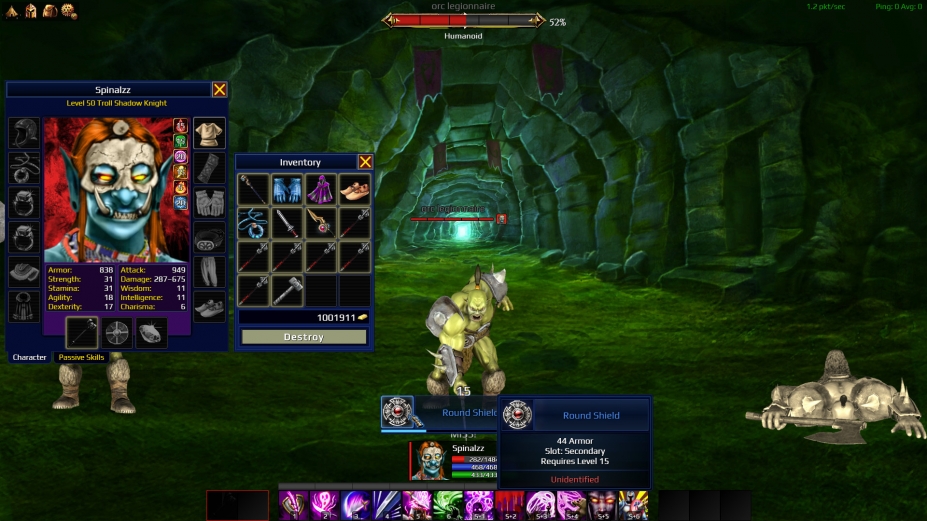The height and width of the screenshot is (521, 927).
Task: Use the hotbar ability bound to key 1
Action: coord(293,505)
